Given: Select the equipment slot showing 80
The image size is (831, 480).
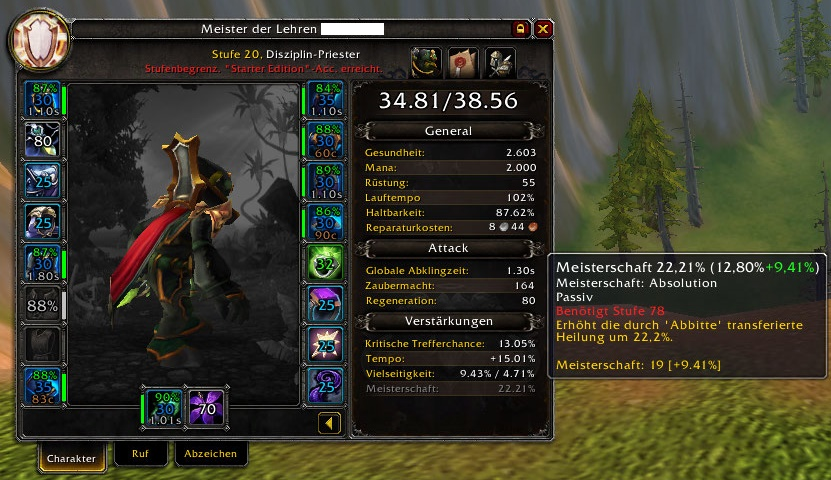Looking at the screenshot, I should point(43,141).
